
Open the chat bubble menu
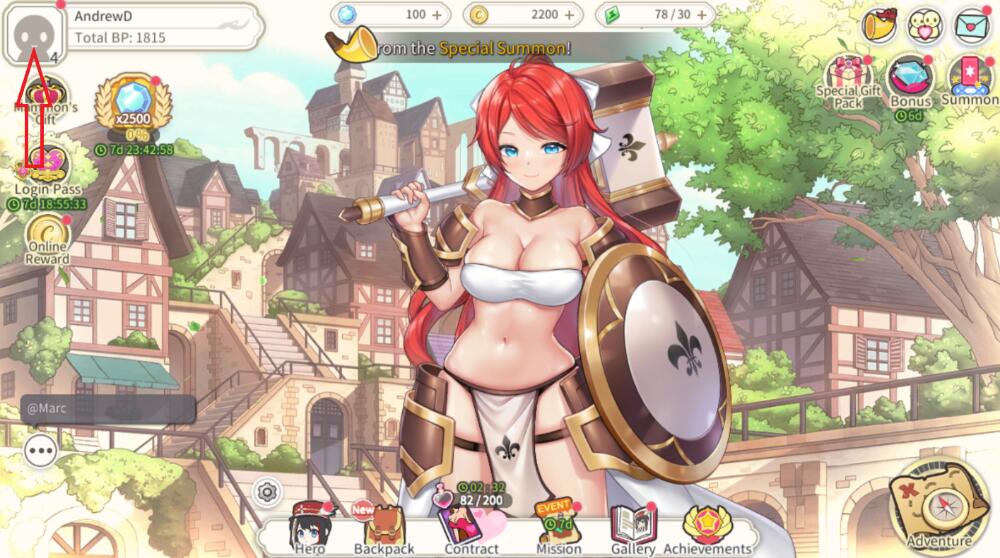click(41, 451)
